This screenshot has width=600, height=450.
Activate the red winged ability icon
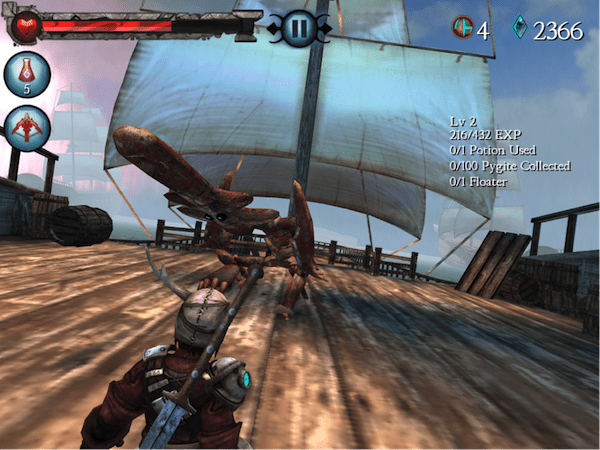click(x=27, y=128)
